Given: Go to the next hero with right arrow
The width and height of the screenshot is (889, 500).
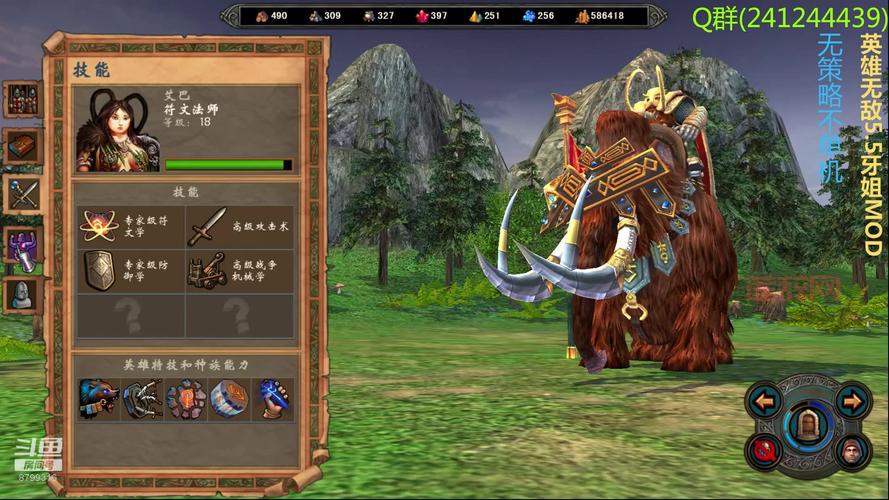Looking at the screenshot, I should coord(851,402).
